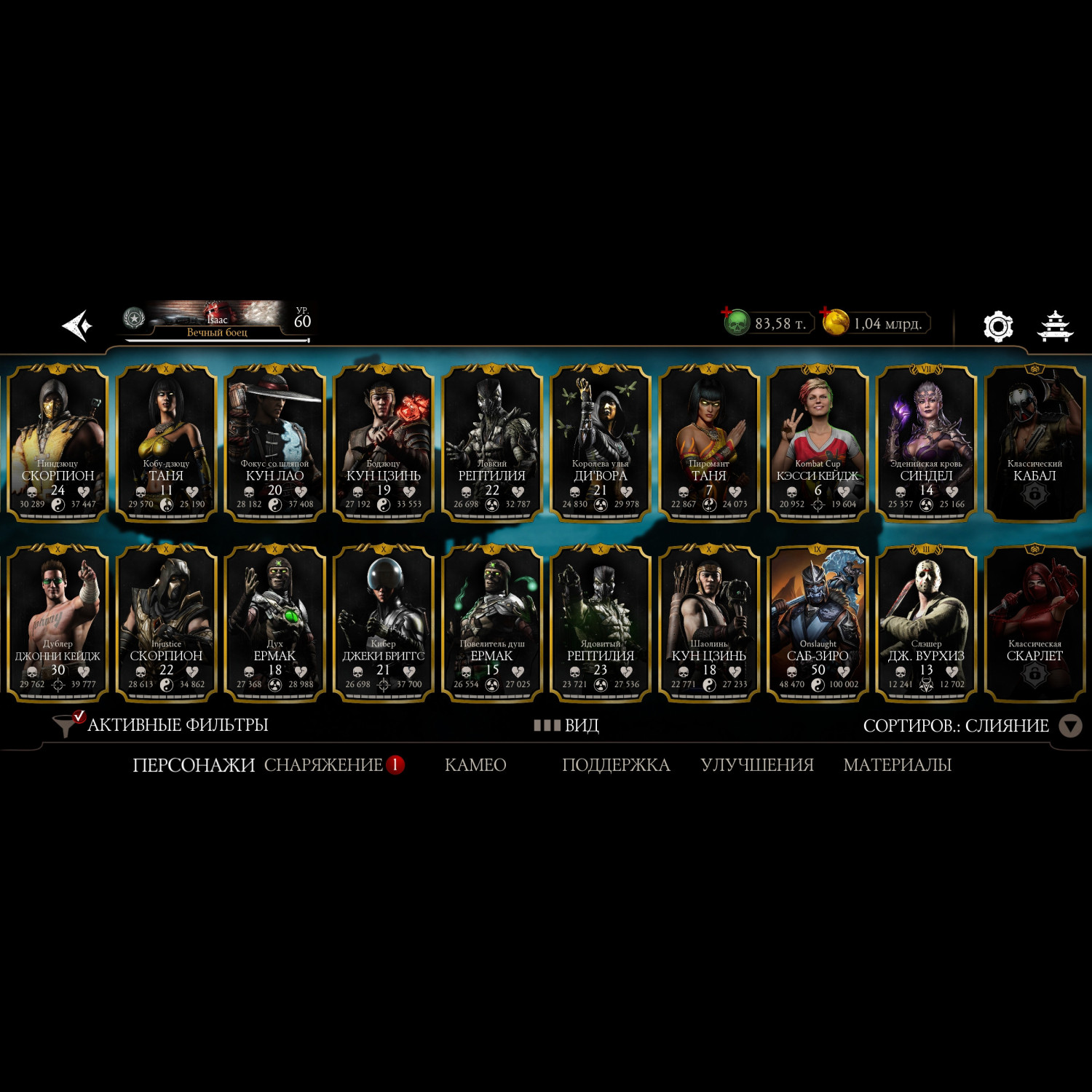This screenshot has height=1092, width=1092.
Task: Go back with the arrow button
Action: coord(77,325)
